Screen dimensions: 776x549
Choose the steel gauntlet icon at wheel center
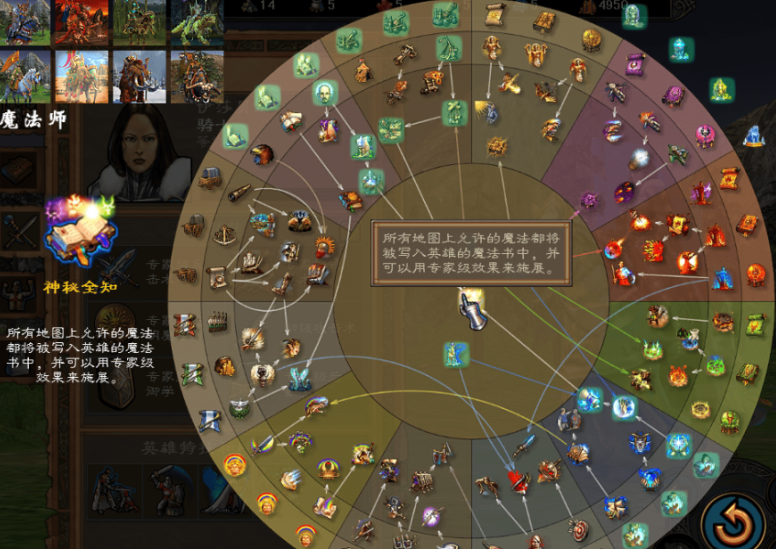(x=471, y=309)
